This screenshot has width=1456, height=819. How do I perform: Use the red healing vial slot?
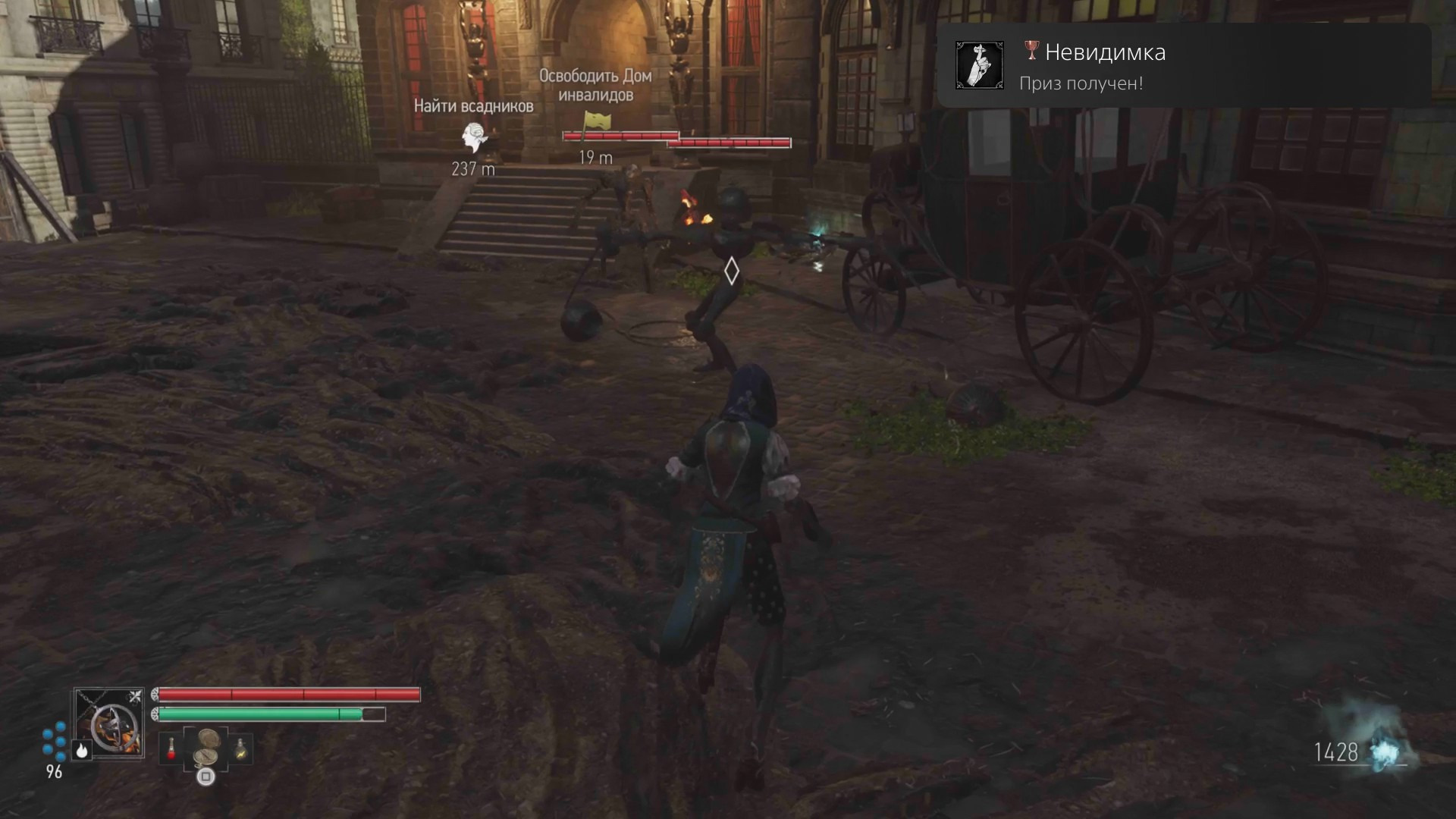pos(171,748)
